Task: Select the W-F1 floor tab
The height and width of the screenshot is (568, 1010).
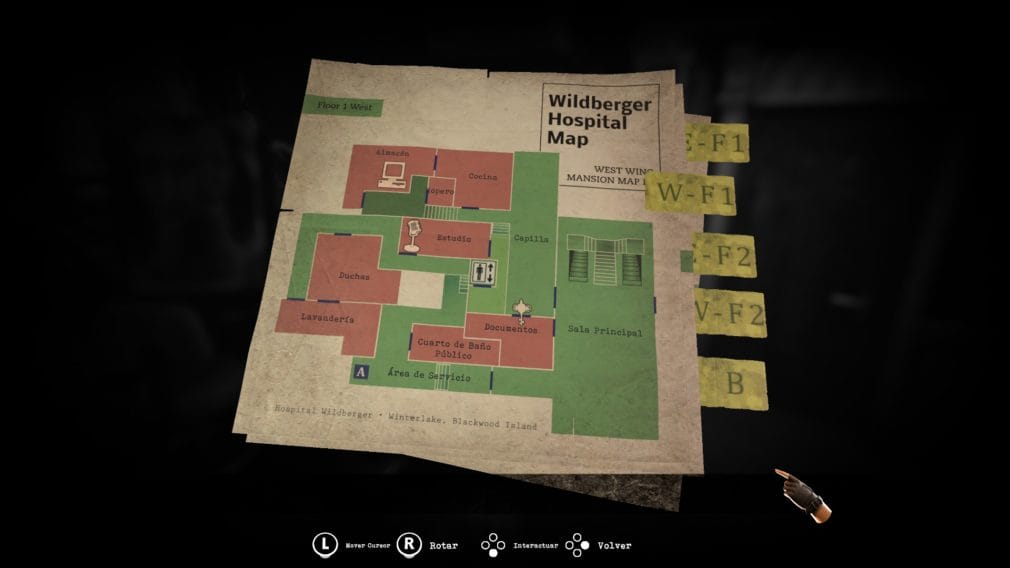Action: 691,192
